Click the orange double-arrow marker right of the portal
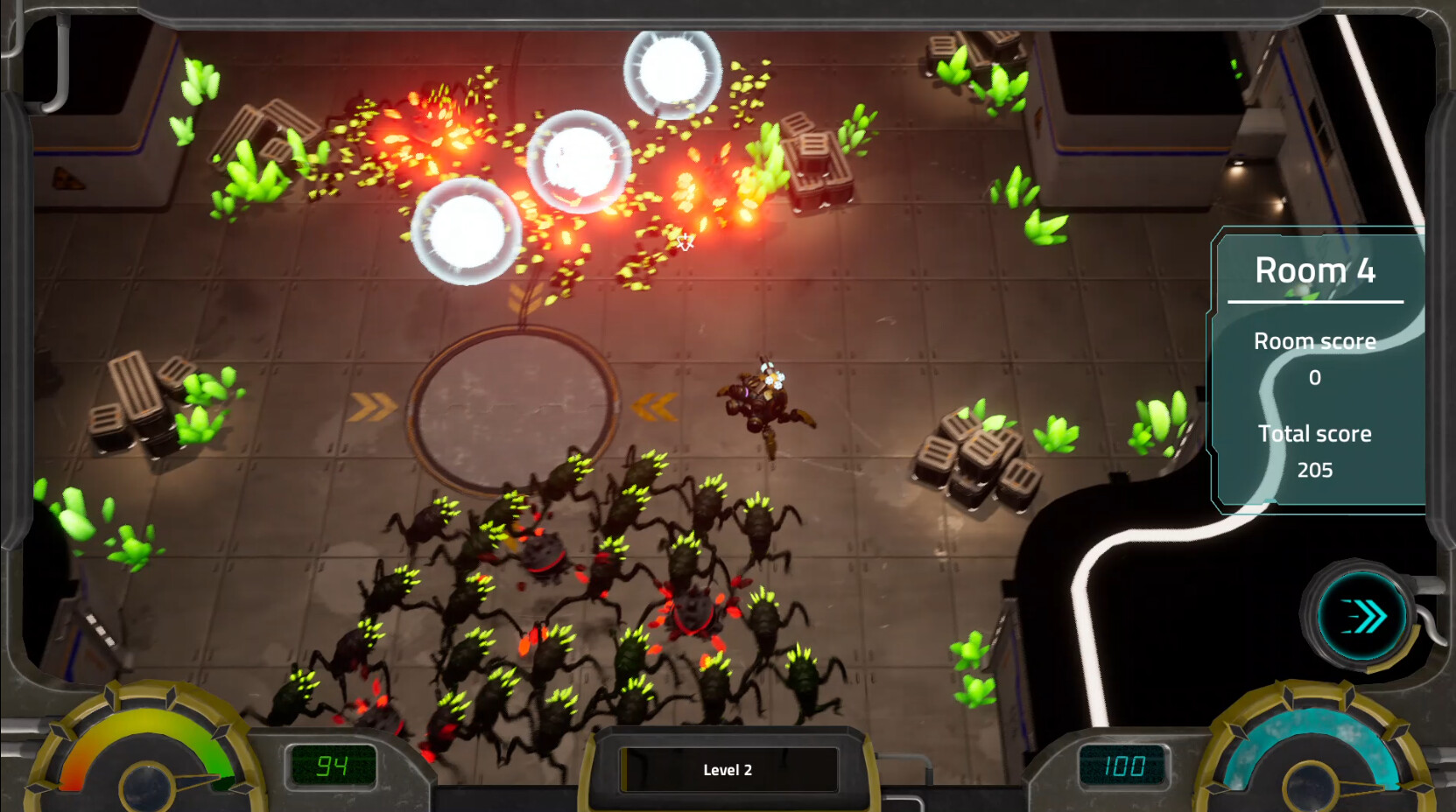Screen dimensions: 1456x812 pos(655,405)
